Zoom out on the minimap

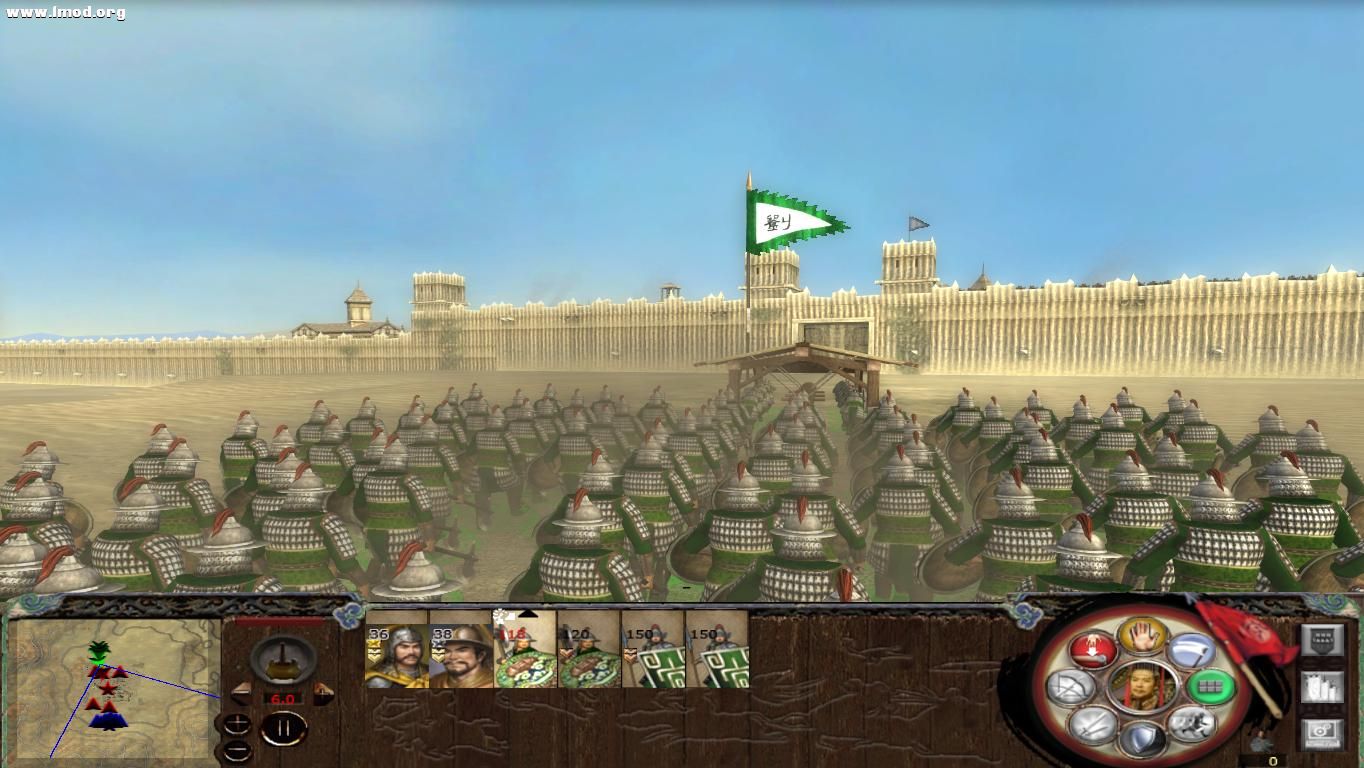[x=236, y=748]
